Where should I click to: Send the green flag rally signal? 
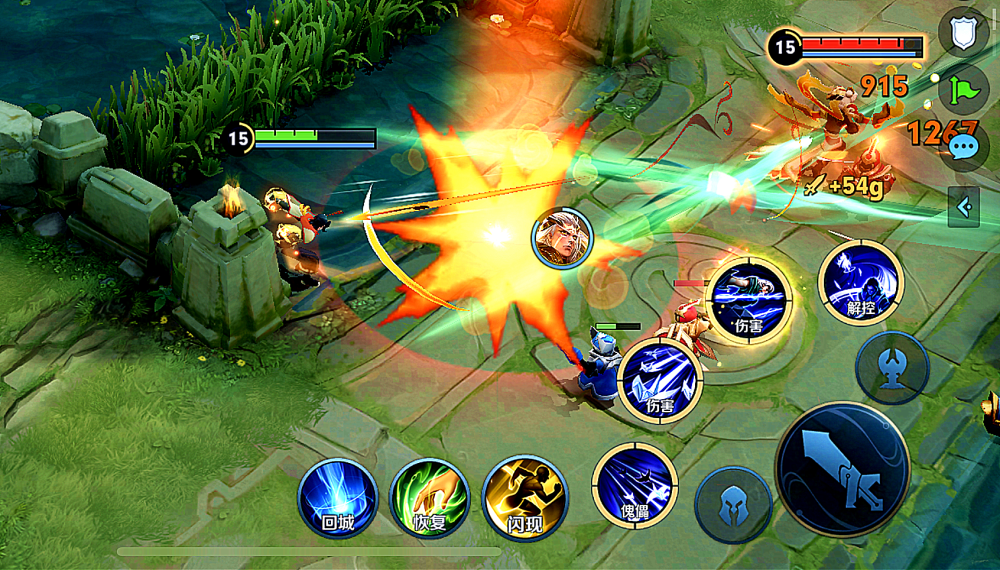coord(963,91)
